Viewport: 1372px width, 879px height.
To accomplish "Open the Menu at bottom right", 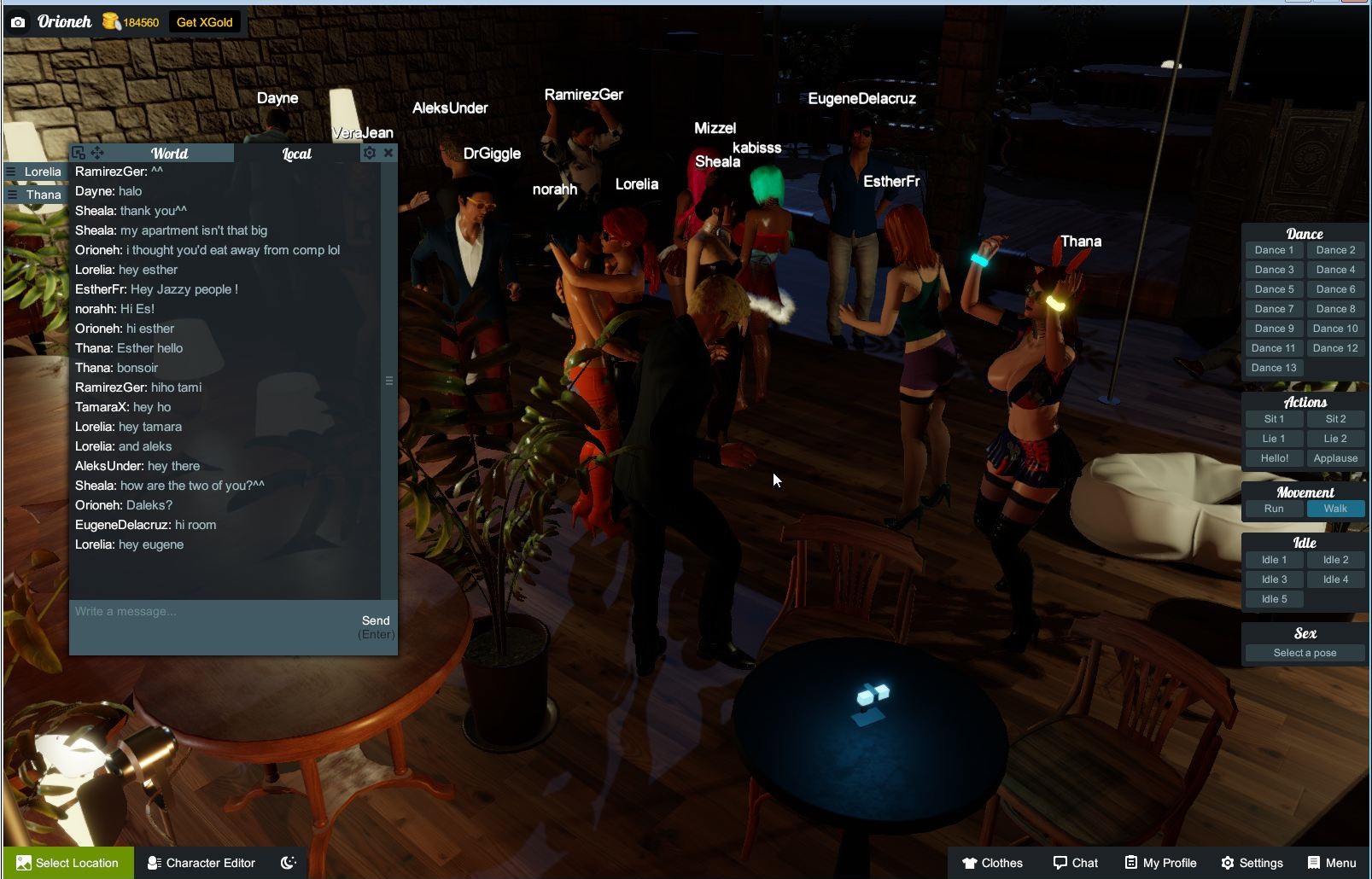I will 1332,862.
